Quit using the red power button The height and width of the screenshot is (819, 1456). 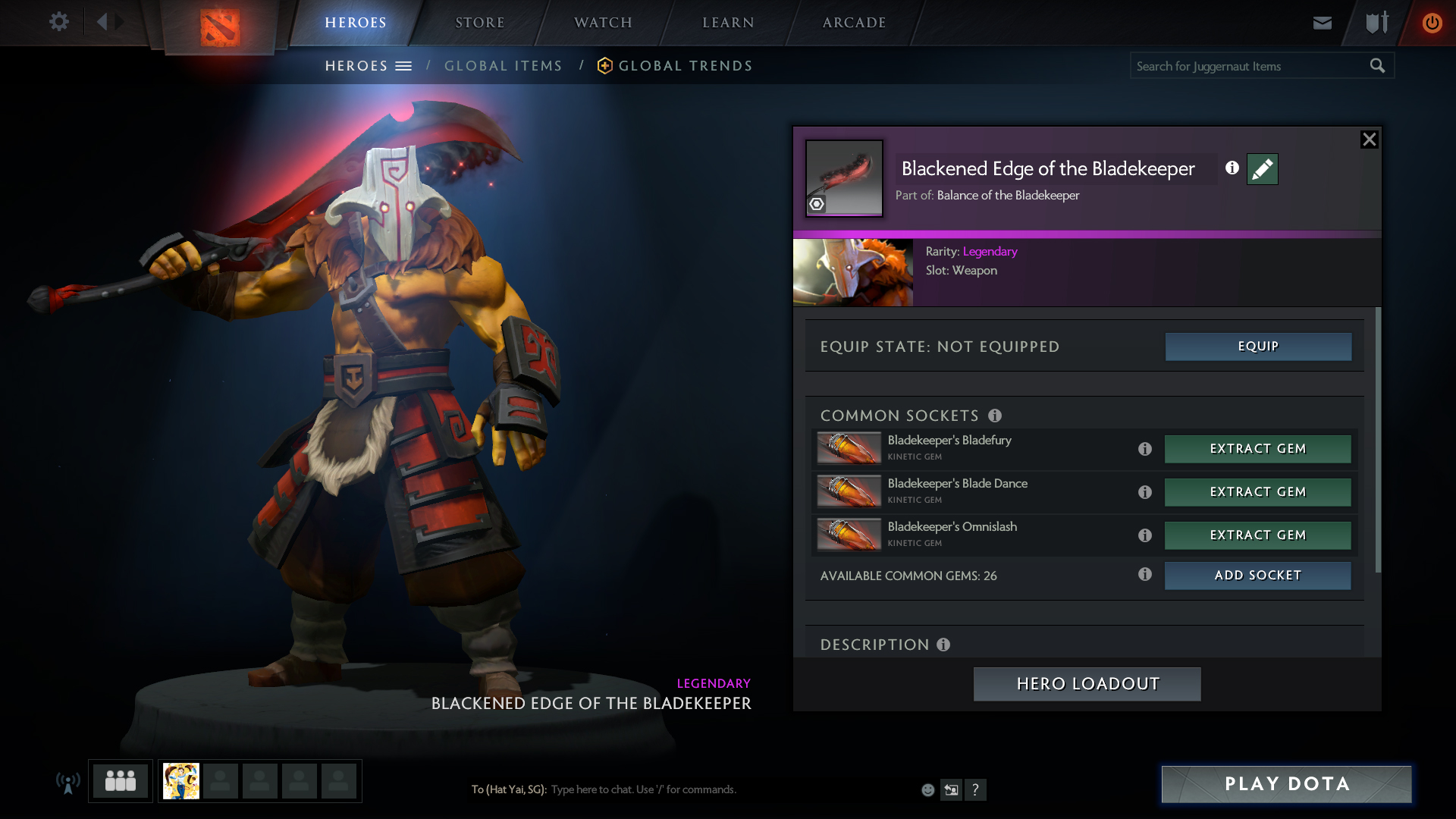point(1432,23)
